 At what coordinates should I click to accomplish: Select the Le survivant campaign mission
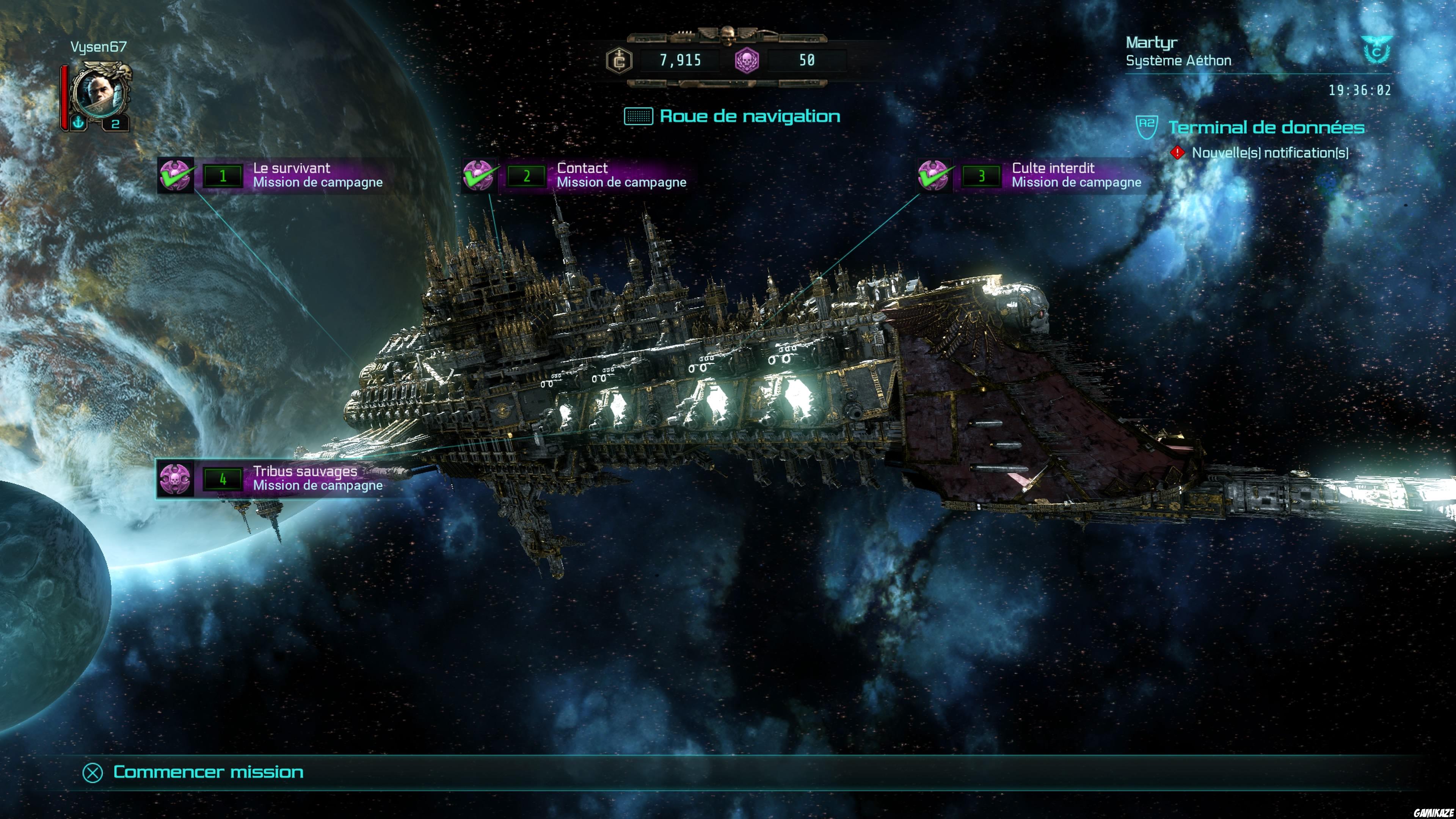coord(291,175)
